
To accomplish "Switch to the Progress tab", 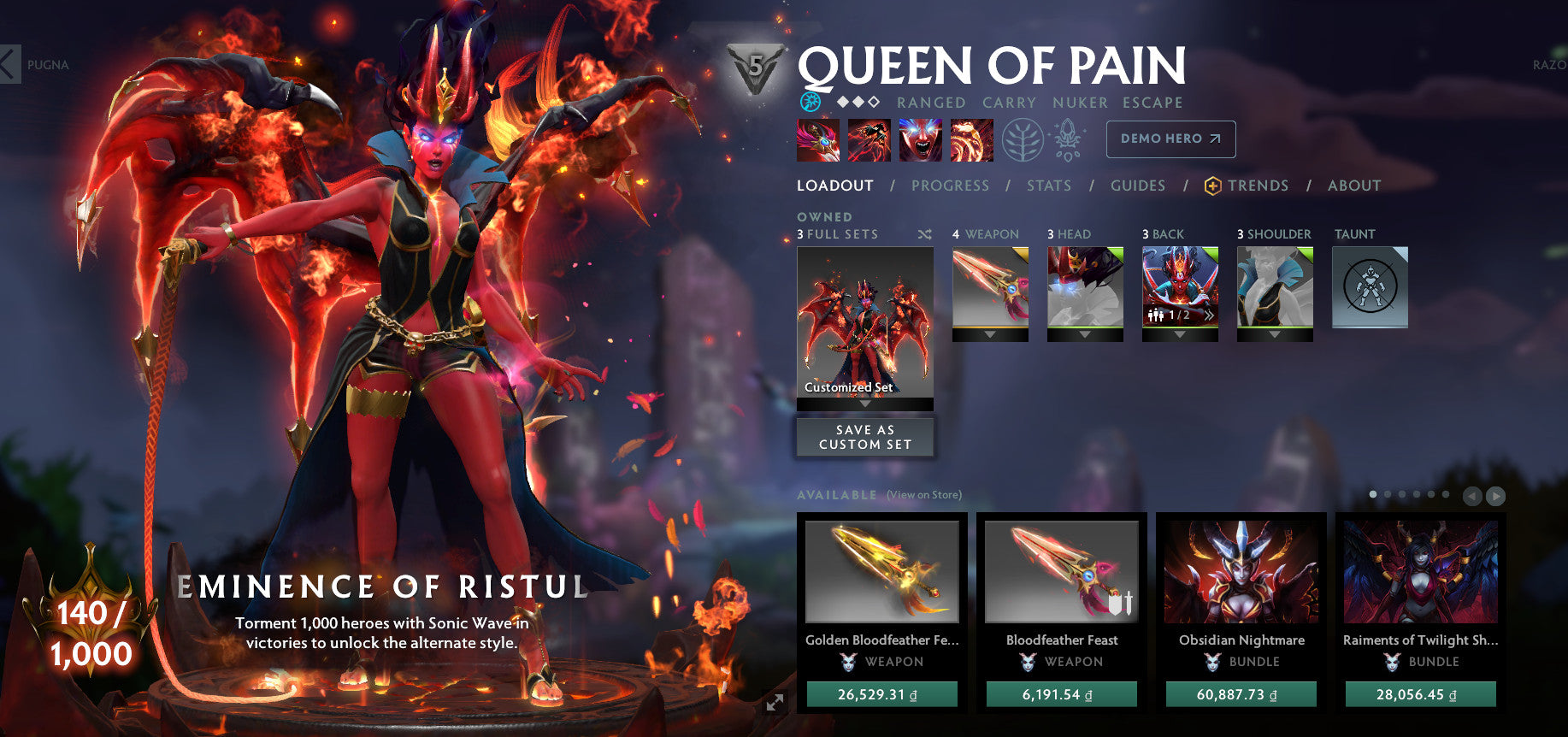I will tap(950, 186).
